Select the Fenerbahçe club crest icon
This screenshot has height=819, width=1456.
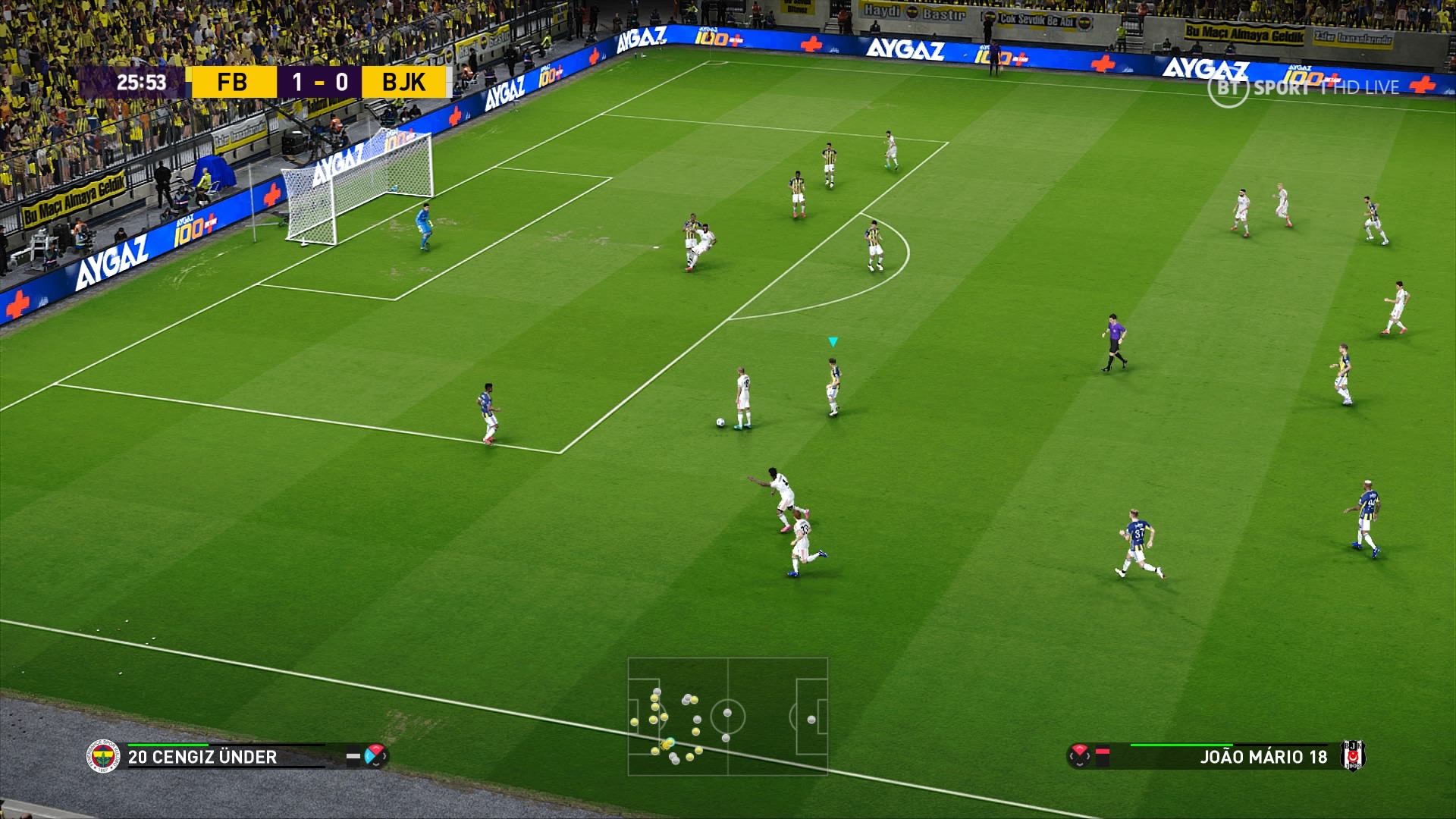(x=103, y=756)
